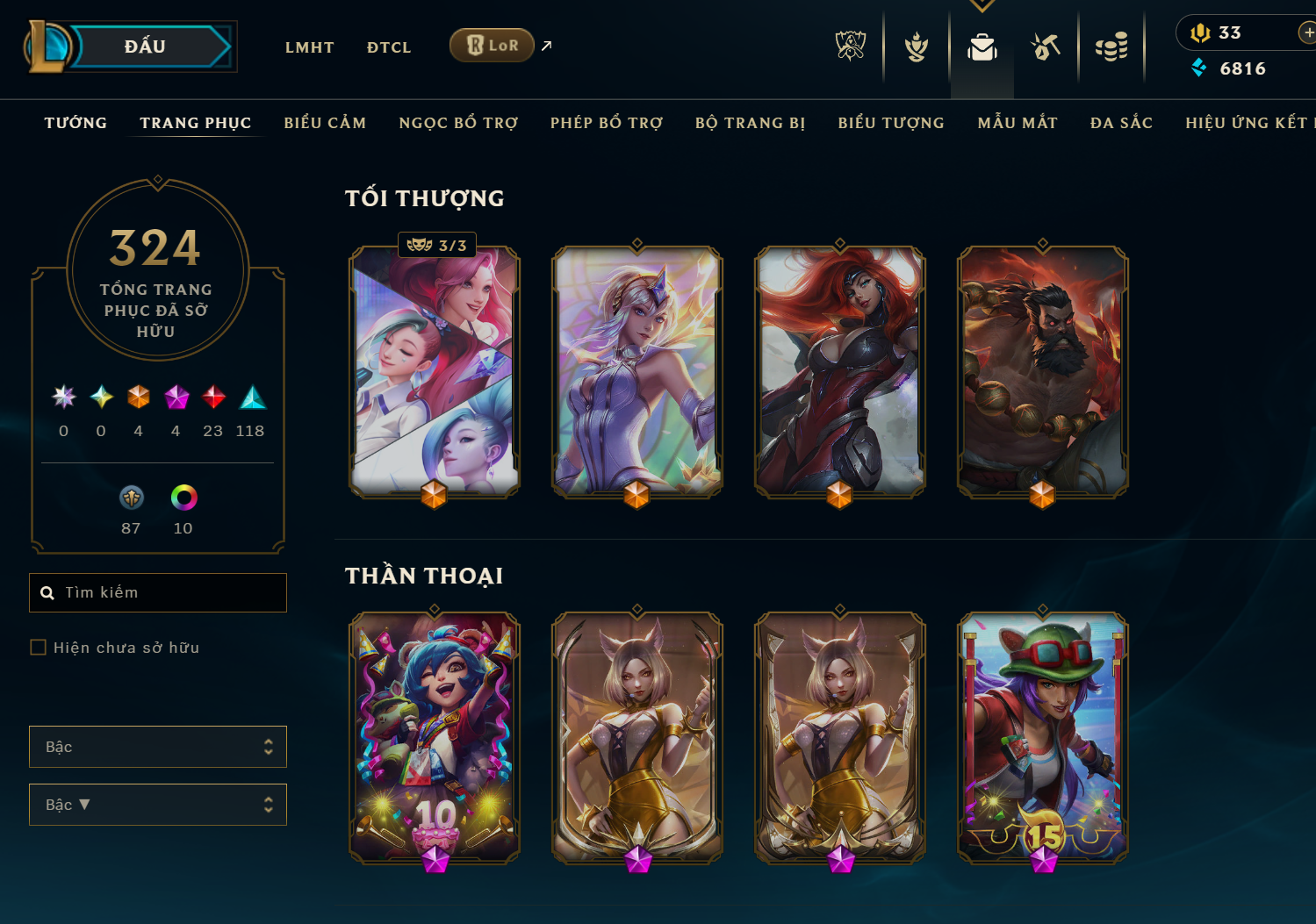Select the orange Epic rarity gem filter
This screenshot has width=1316, height=924.
138,398
